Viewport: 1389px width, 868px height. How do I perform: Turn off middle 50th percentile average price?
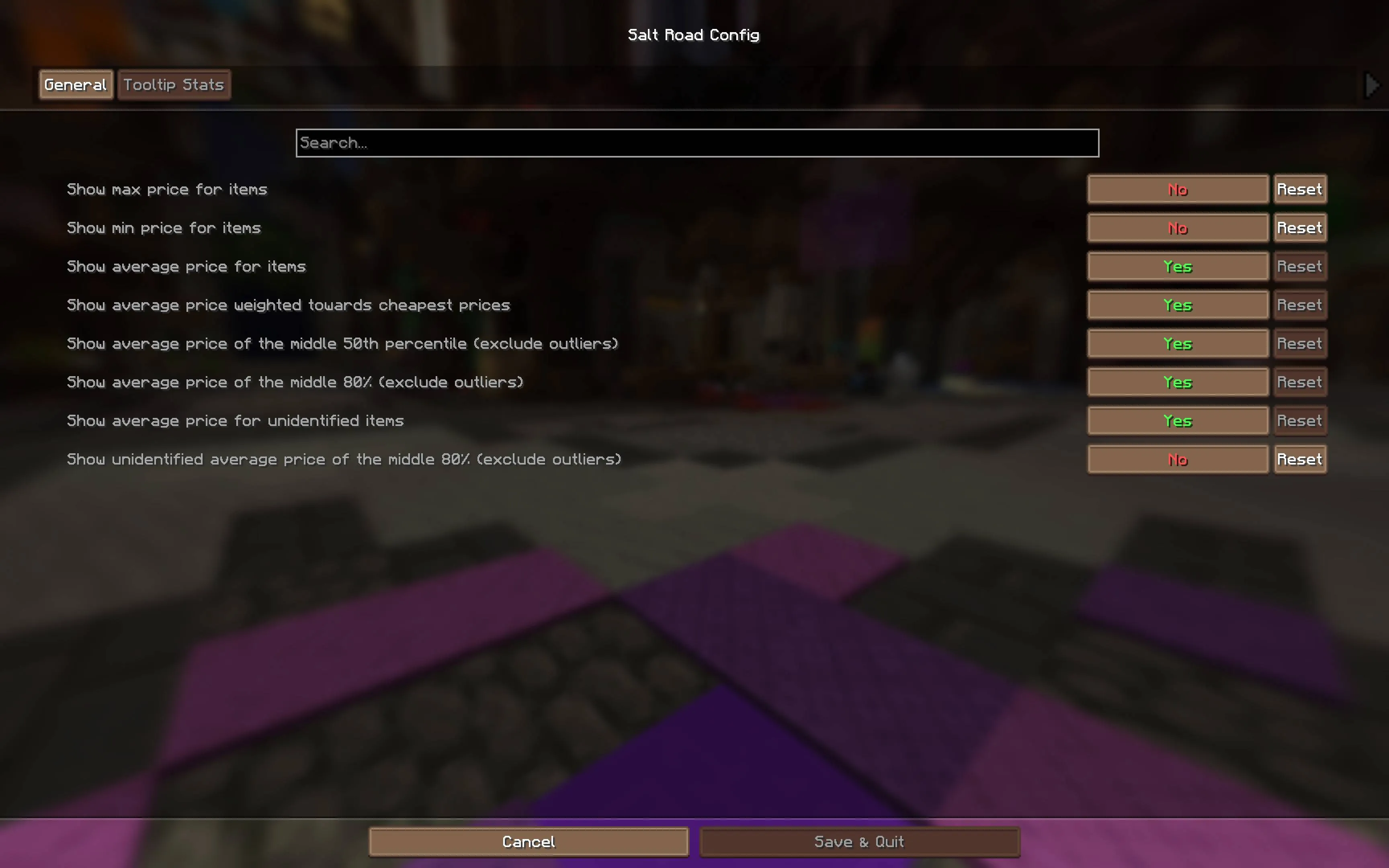1178,343
